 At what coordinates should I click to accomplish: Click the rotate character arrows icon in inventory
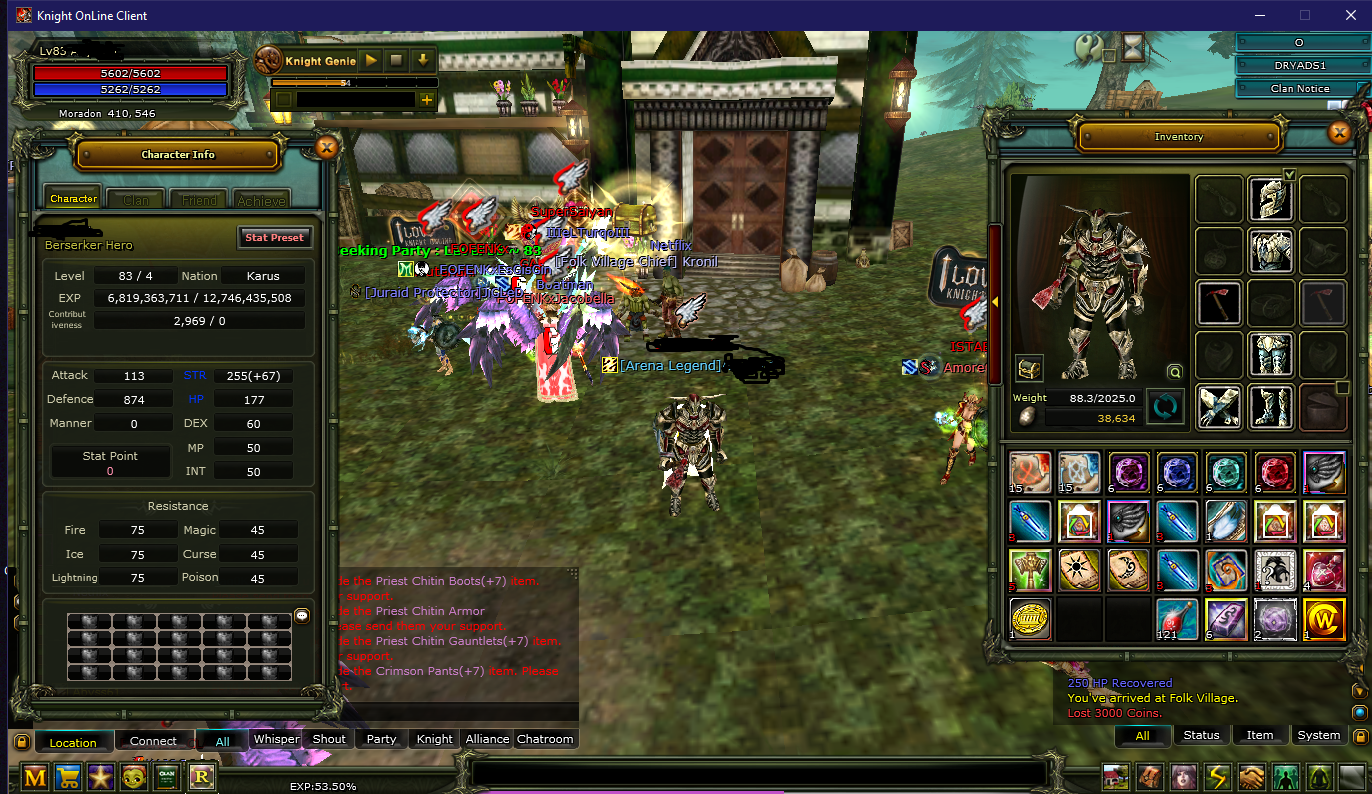coord(1166,406)
